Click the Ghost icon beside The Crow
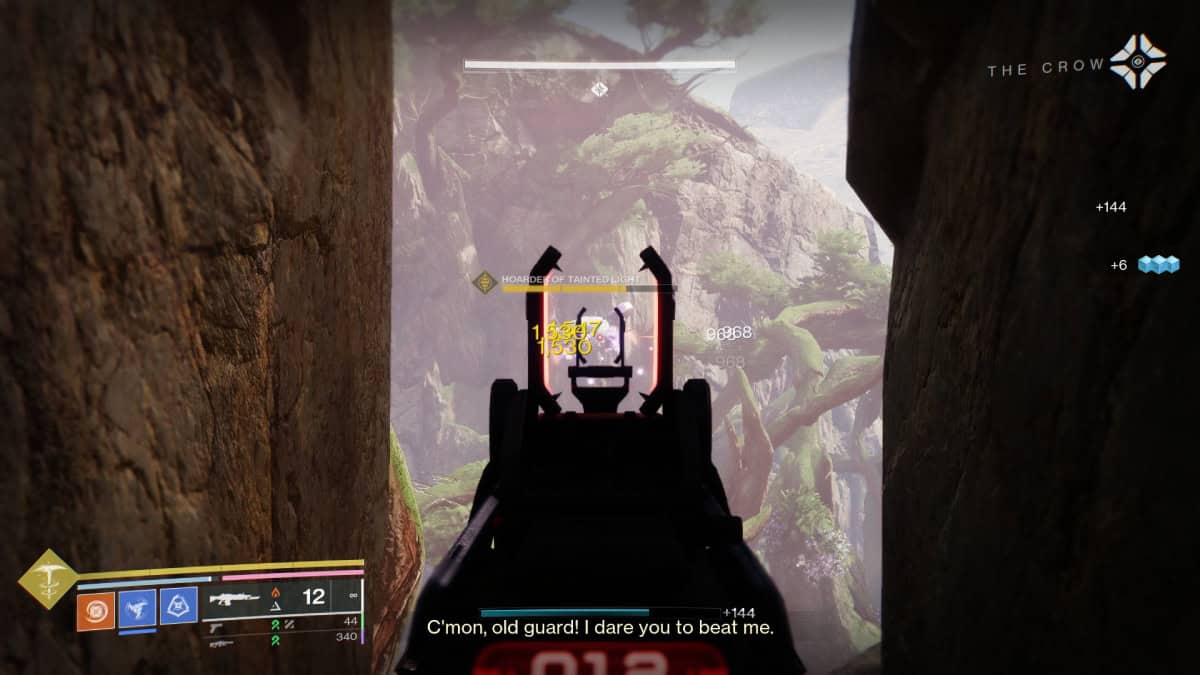Screen dimensions: 1200x675 point(1138,62)
